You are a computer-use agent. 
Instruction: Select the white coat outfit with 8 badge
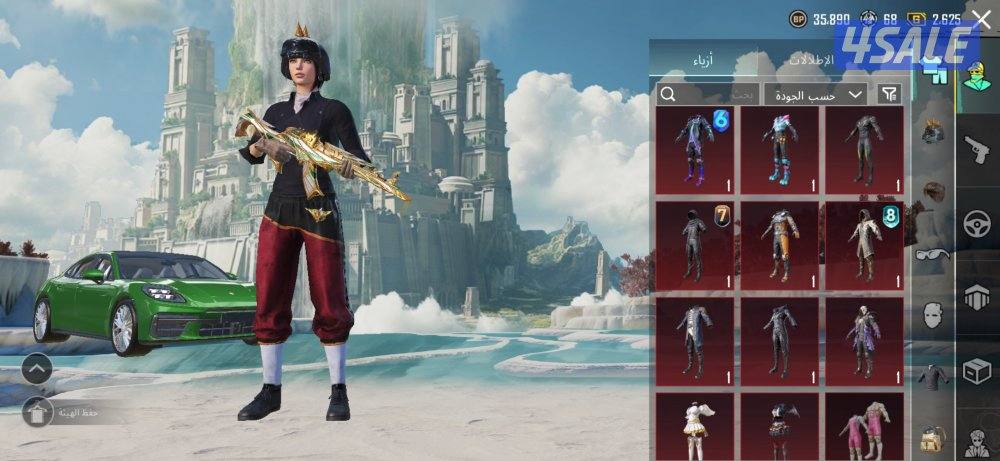click(x=864, y=245)
